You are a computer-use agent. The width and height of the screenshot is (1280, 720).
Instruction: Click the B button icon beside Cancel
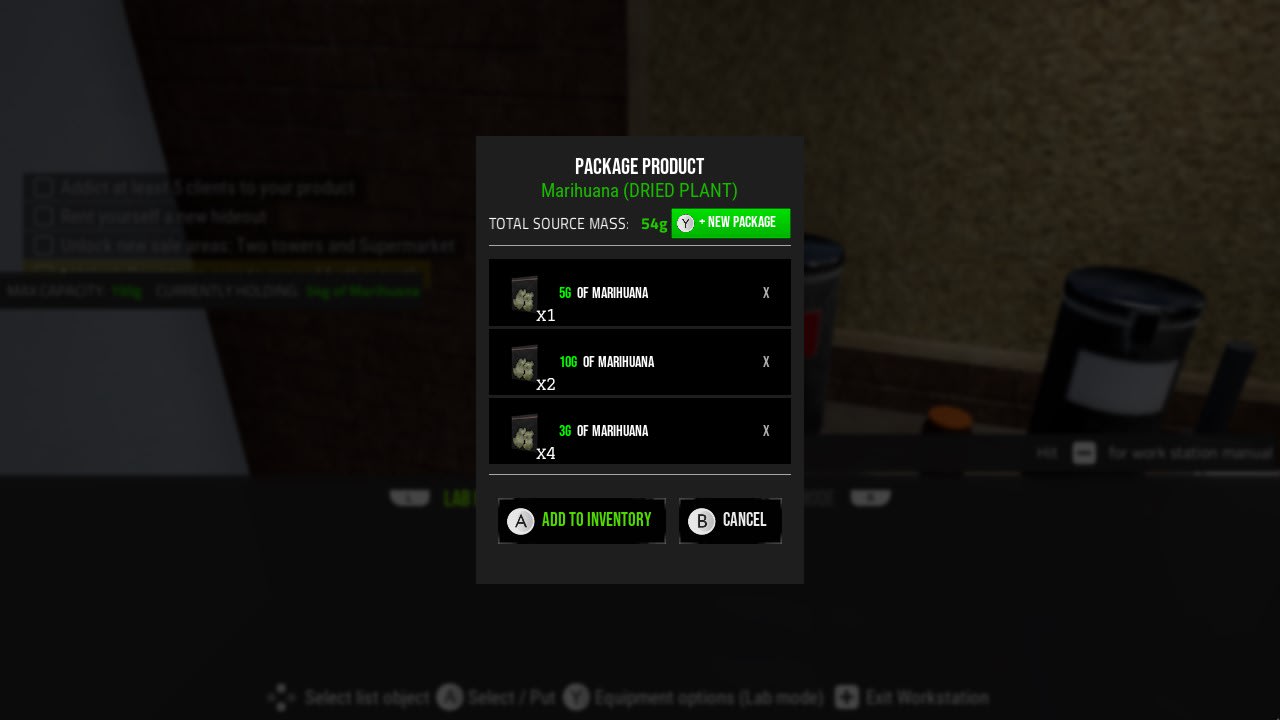[700, 521]
